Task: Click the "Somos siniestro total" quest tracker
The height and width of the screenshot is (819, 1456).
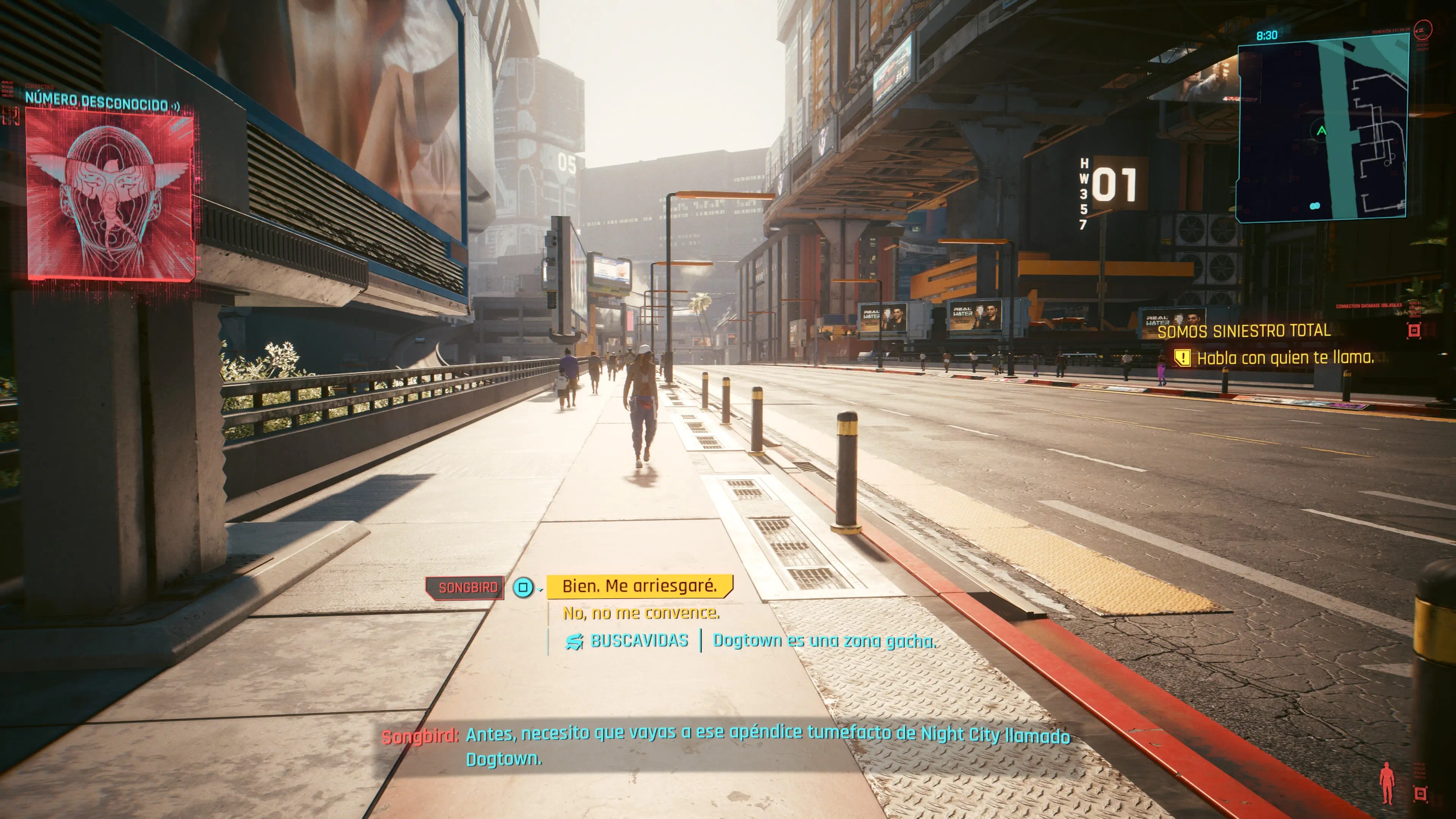Action: 1244,331
